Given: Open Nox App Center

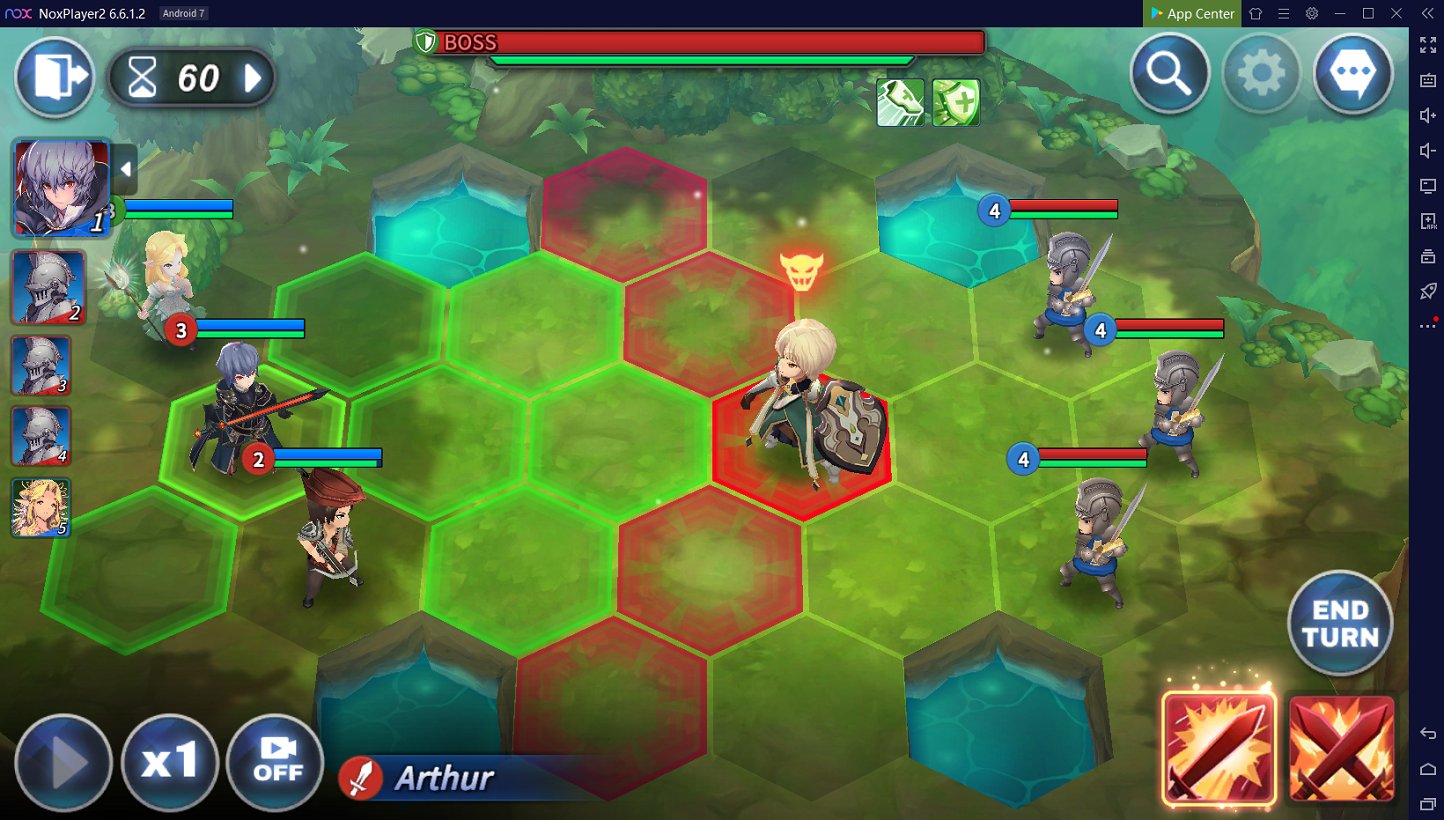Looking at the screenshot, I should pyautogui.click(x=1192, y=14).
